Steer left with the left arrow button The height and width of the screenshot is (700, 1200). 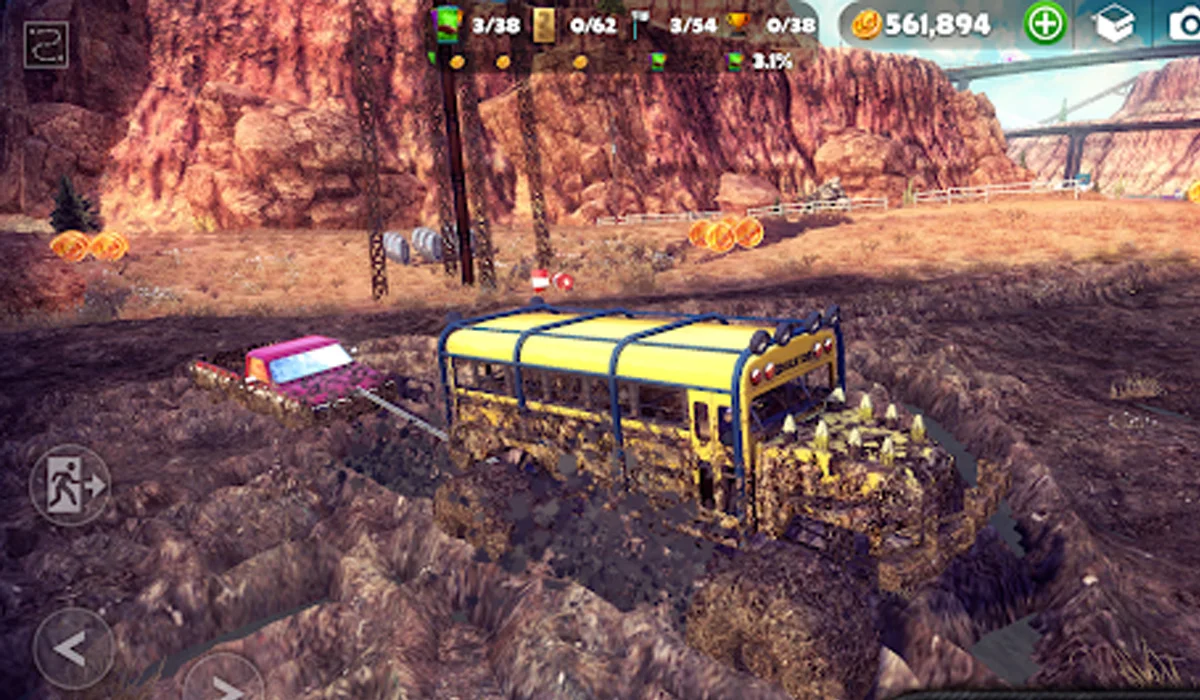[72, 647]
